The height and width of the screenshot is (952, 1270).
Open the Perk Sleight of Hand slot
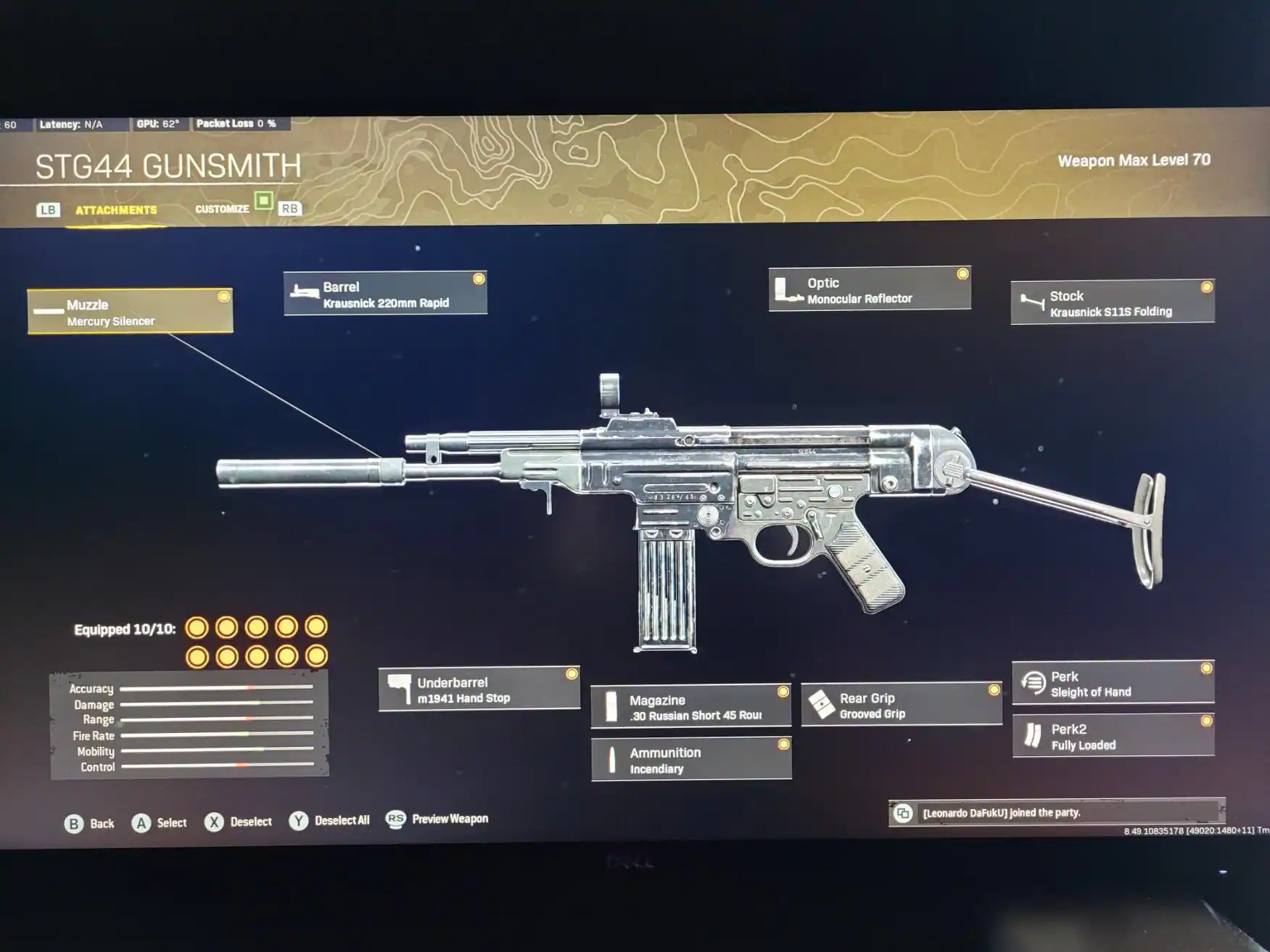click(1113, 683)
